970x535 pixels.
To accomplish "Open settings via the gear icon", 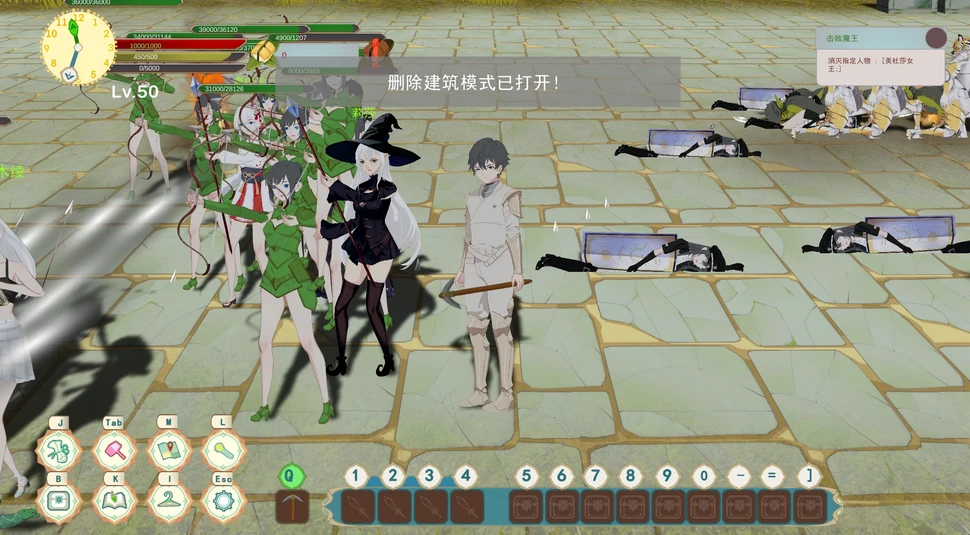I will pos(223,500).
